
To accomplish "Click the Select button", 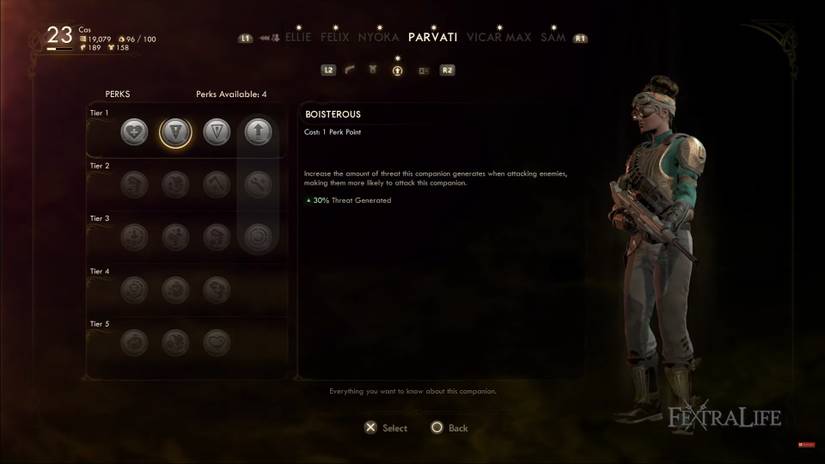I will click(x=385, y=428).
